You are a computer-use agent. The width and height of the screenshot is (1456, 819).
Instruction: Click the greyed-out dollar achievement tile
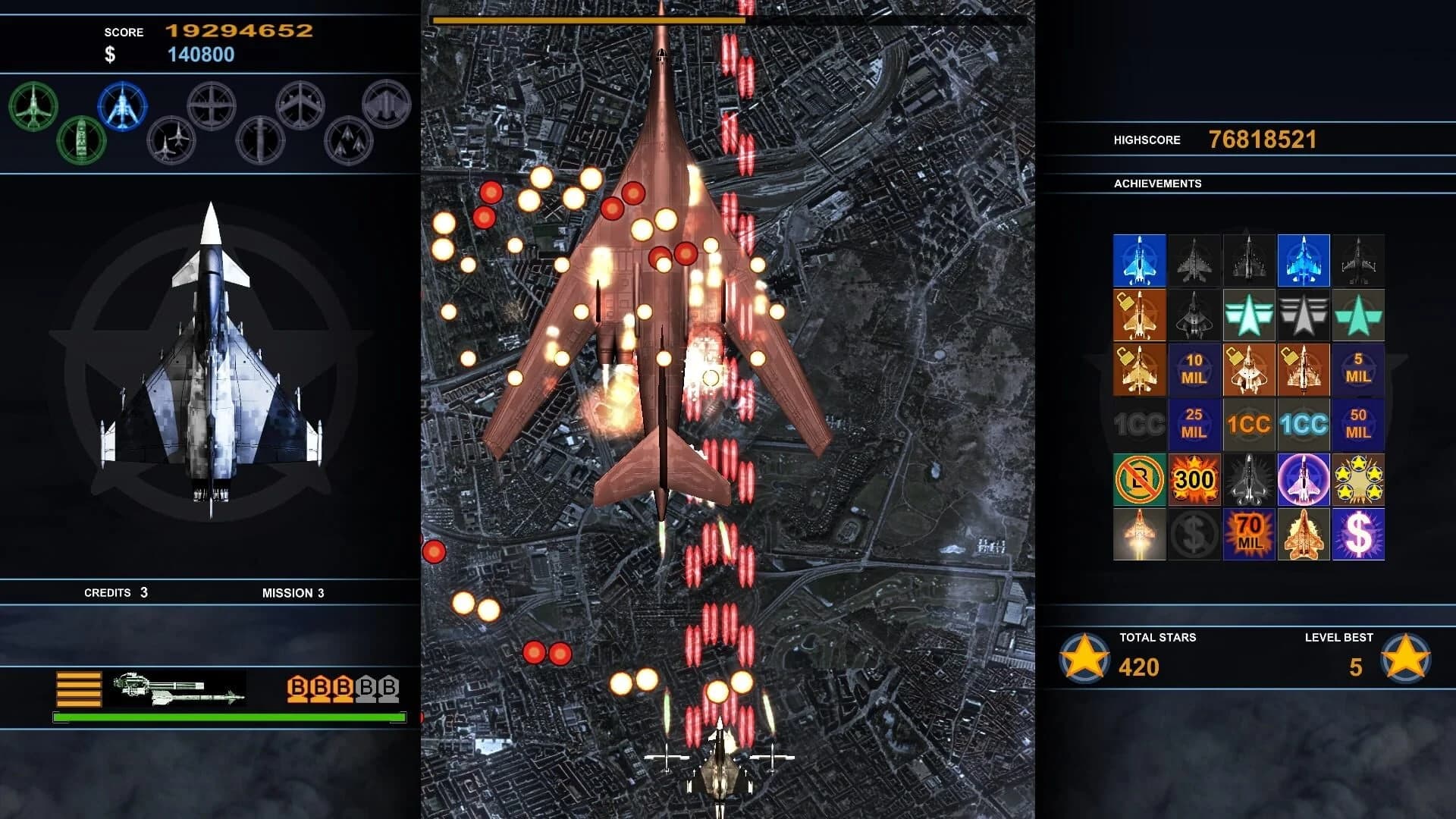tap(1194, 534)
